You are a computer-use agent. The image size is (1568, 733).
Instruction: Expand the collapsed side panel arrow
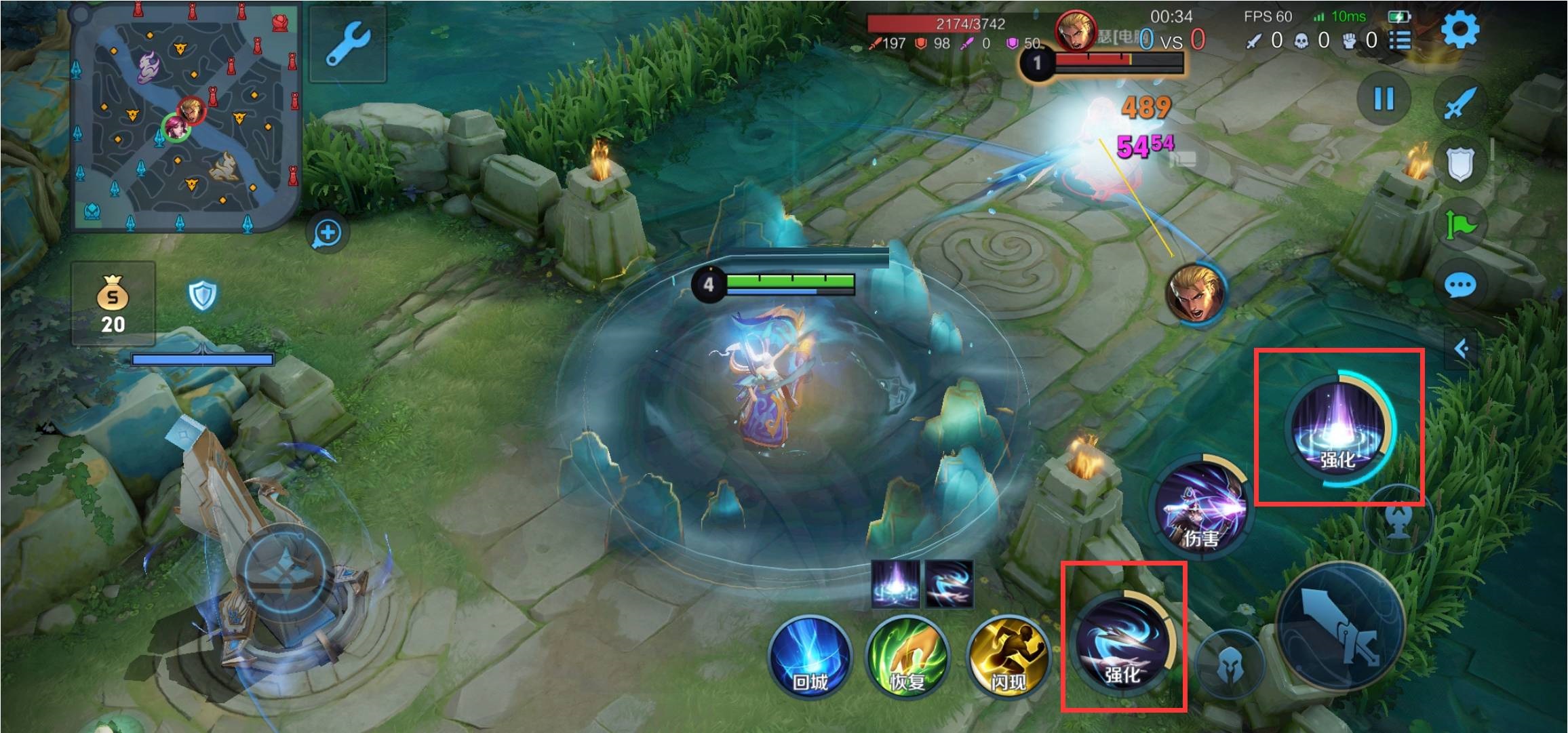coord(1462,349)
